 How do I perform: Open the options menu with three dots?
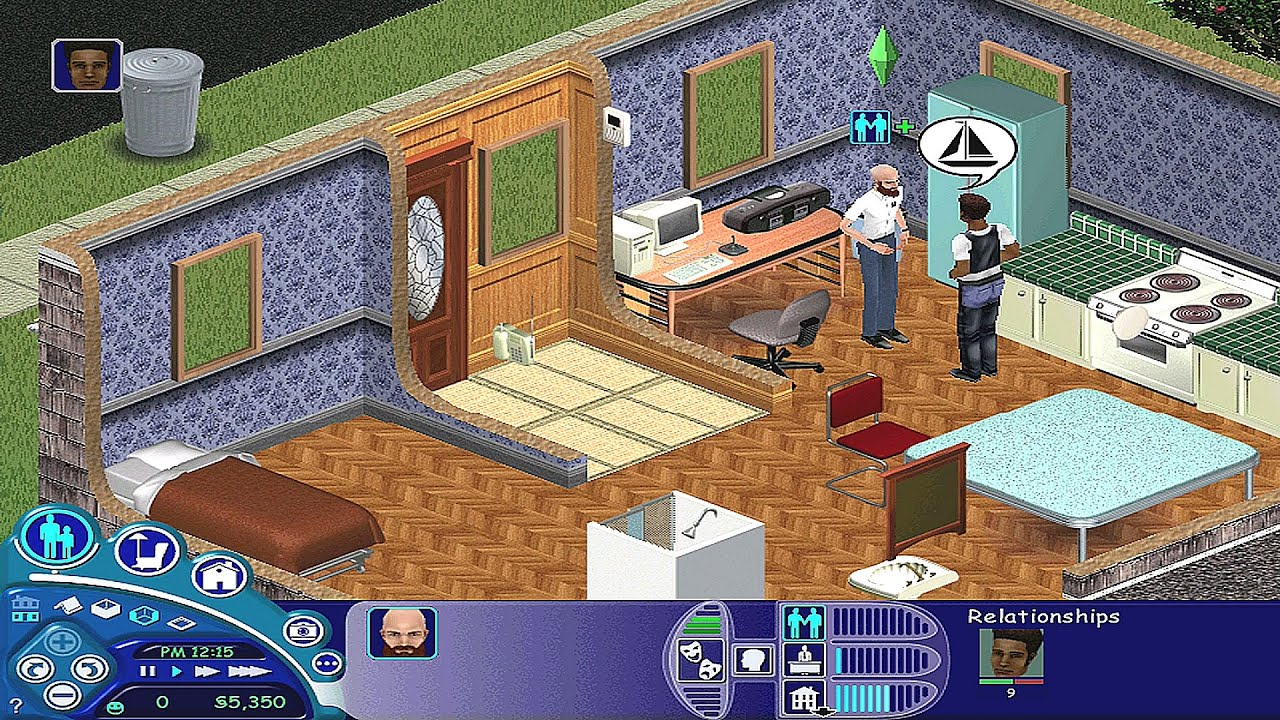(327, 663)
